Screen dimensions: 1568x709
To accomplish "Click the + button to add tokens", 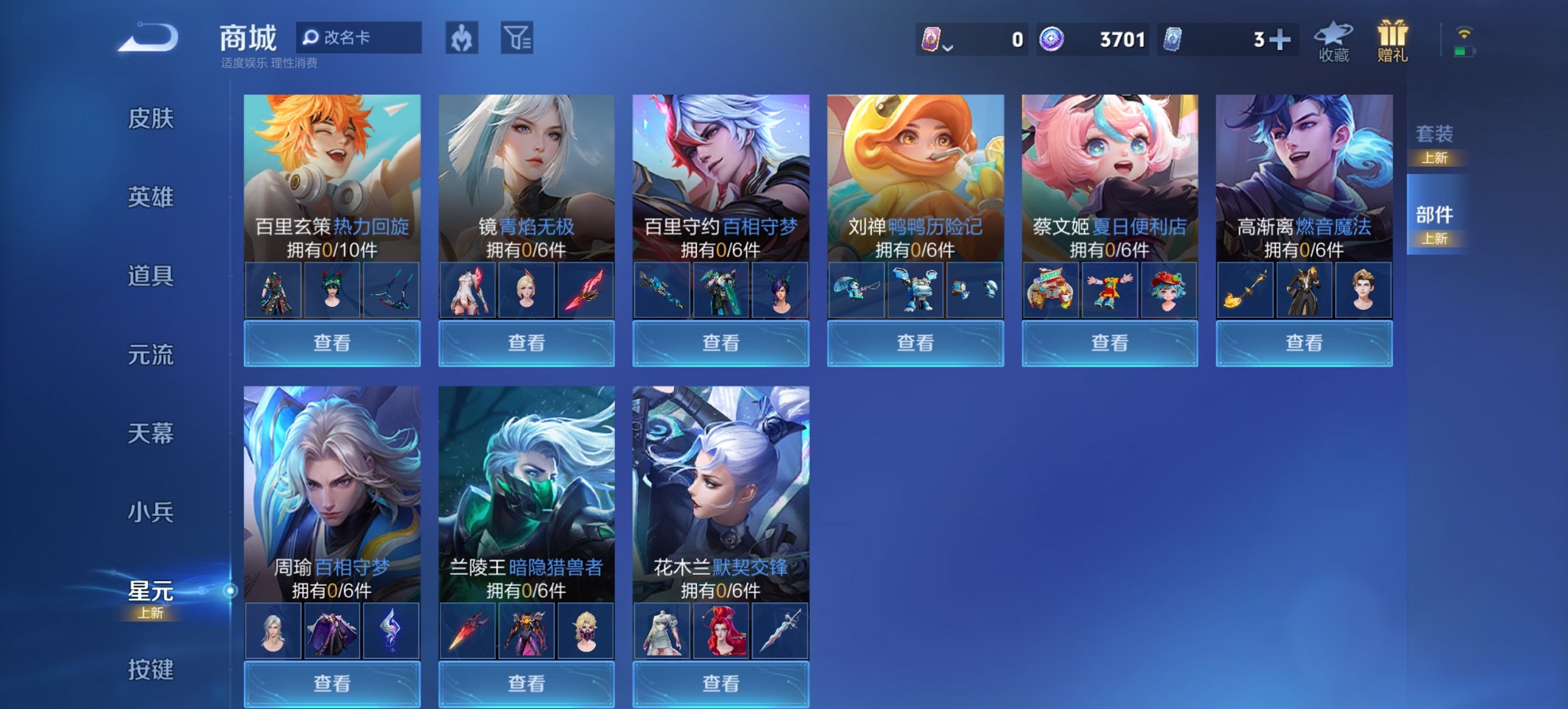I will [1278, 39].
